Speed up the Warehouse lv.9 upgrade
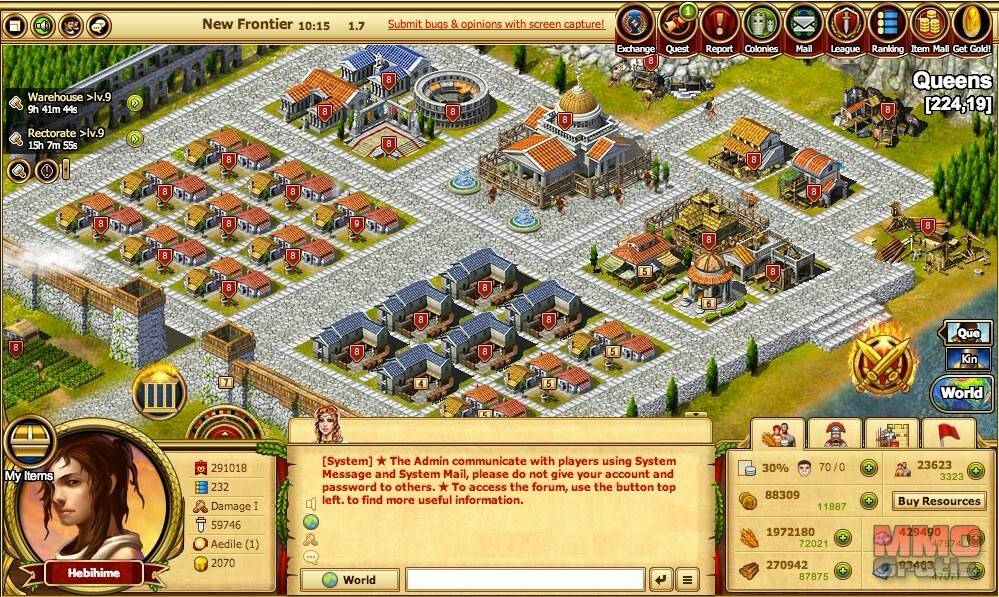This screenshot has width=999, height=597. pos(135,102)
